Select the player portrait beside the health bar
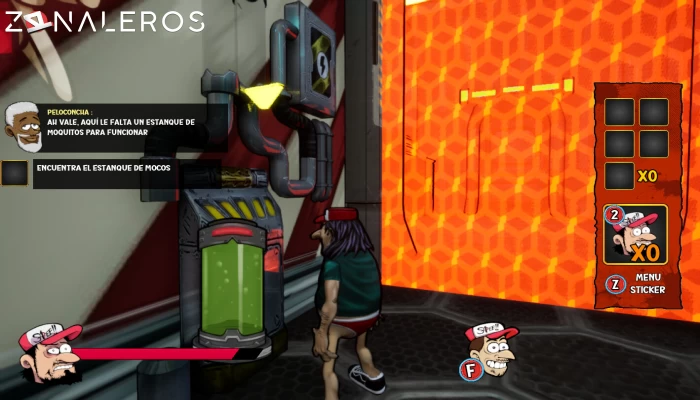Viewport: 700px width, 400px height. [49, 350]
